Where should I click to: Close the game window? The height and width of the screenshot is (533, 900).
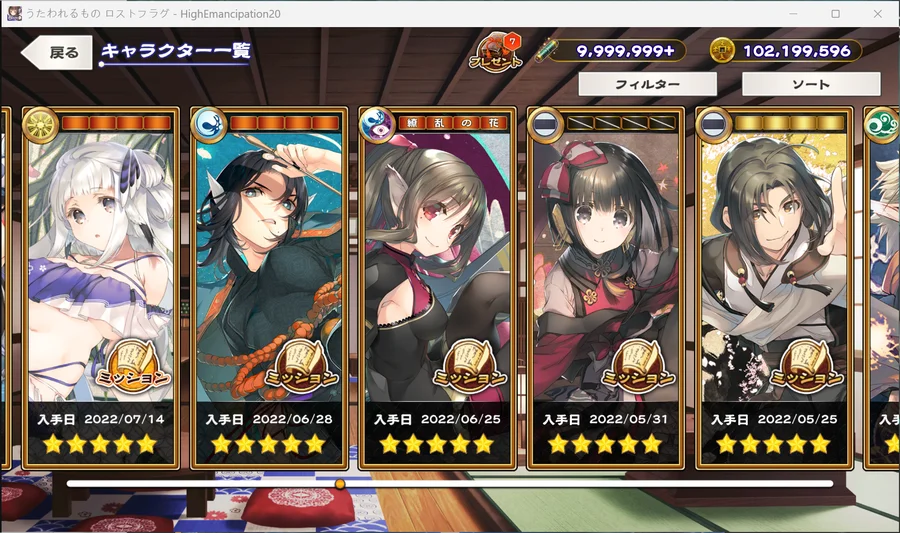(x=878, y=13)
